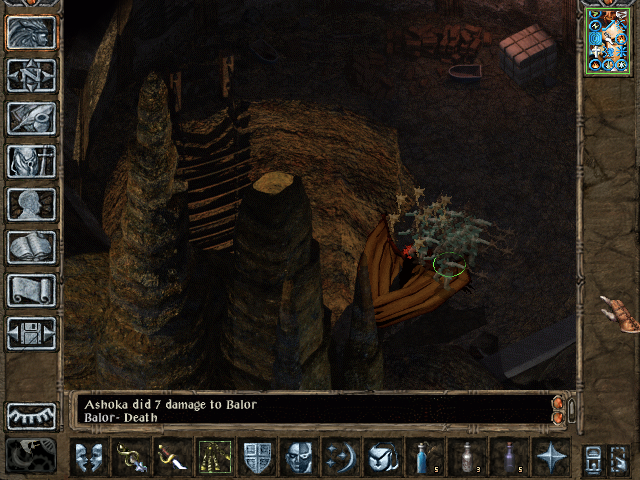Open the priest scroll screen

pos(31,290)
